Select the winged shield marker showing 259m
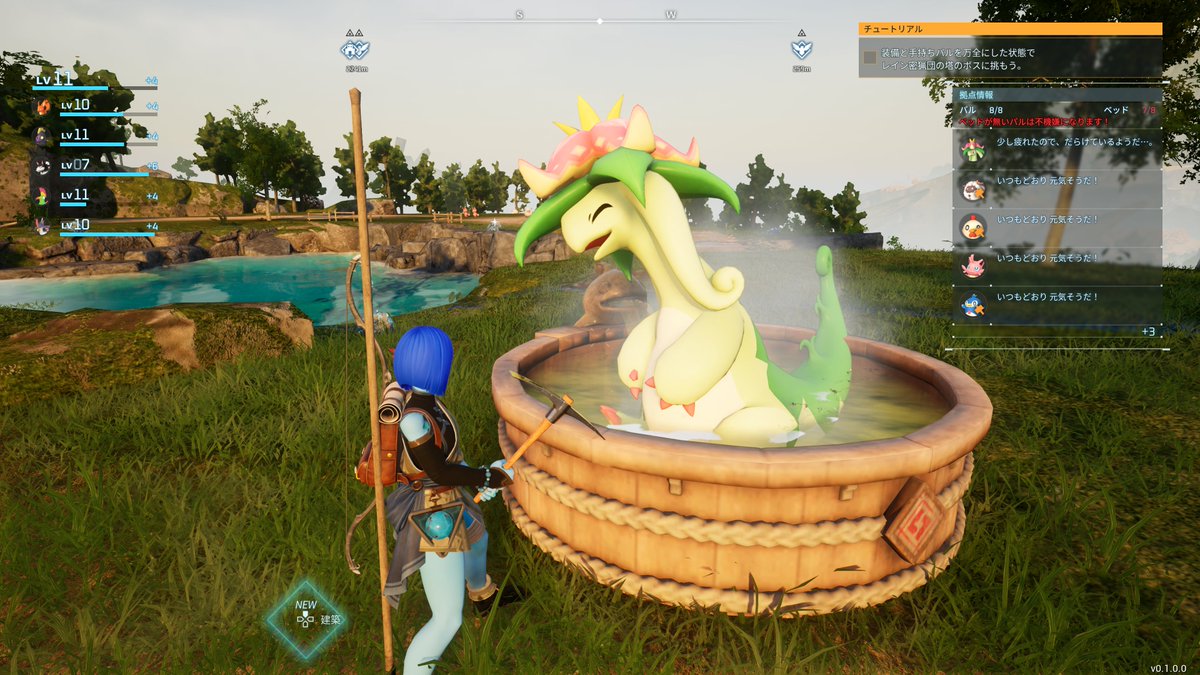 click(x=801, y=49)
